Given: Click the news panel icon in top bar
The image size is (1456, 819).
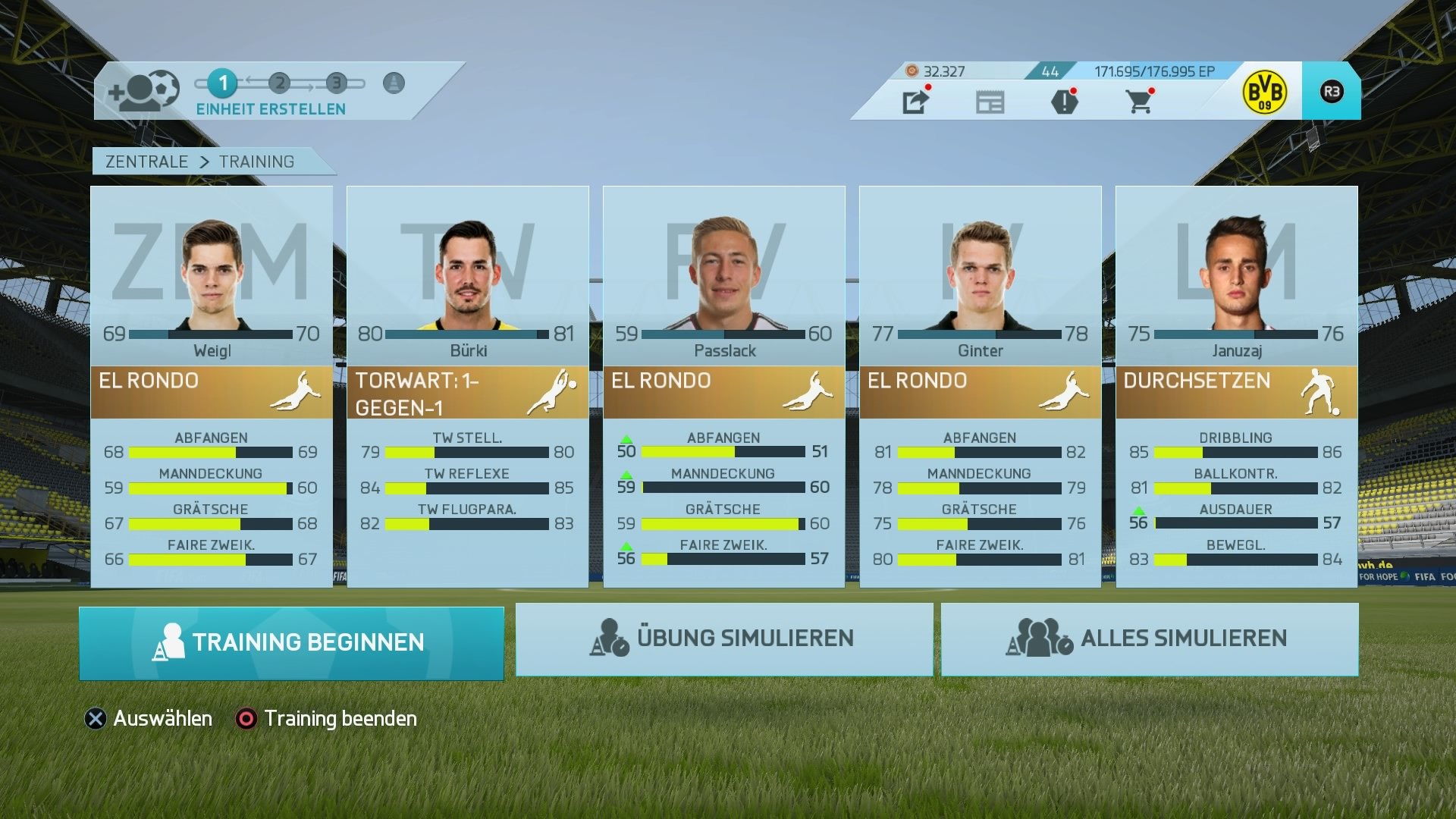Looking at the screenshot, I should [x=991, y=102].
